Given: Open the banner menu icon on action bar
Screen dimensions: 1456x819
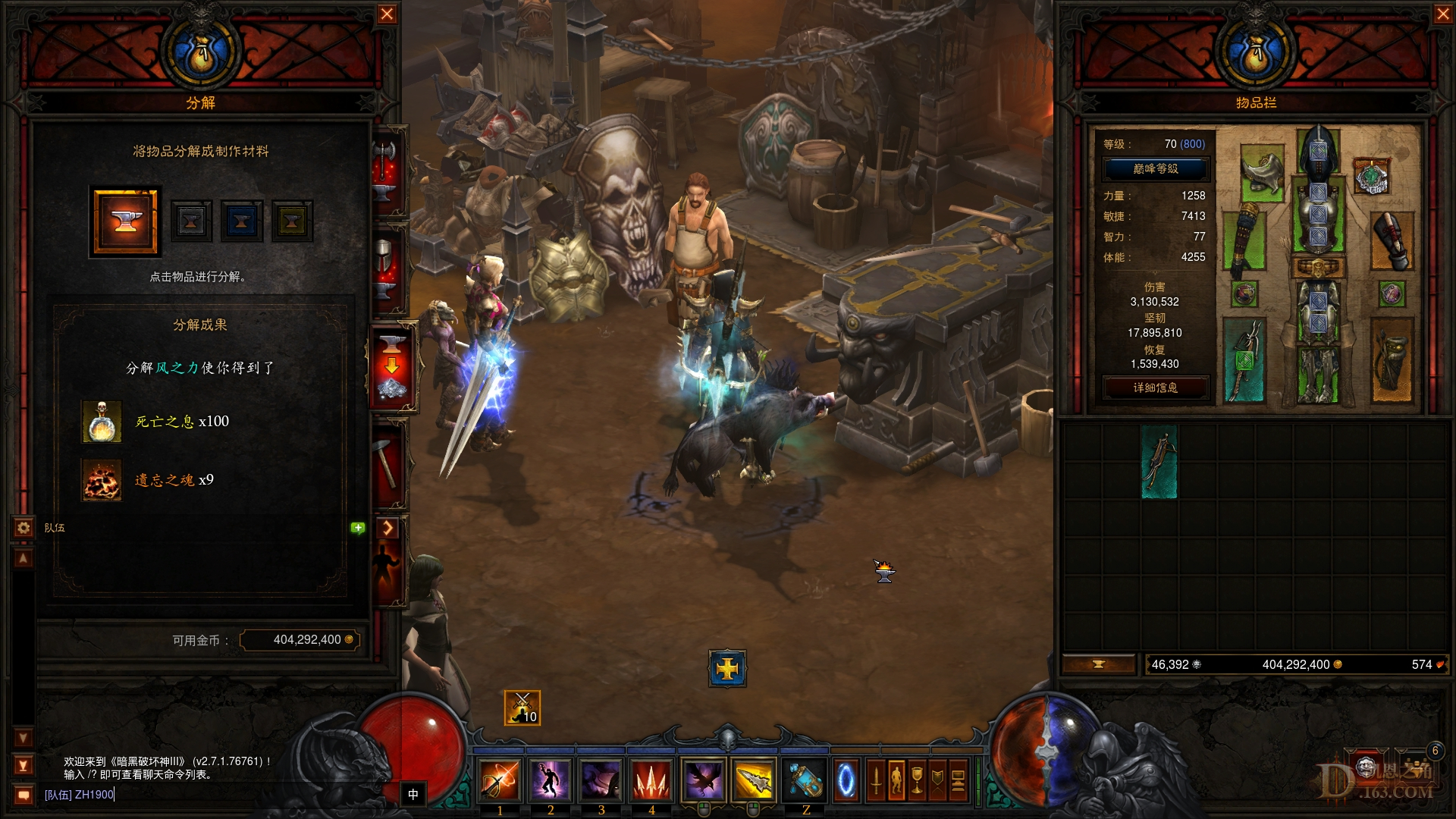Looking at the screenshot, I should pyautogui.click(x=937, y=780).
